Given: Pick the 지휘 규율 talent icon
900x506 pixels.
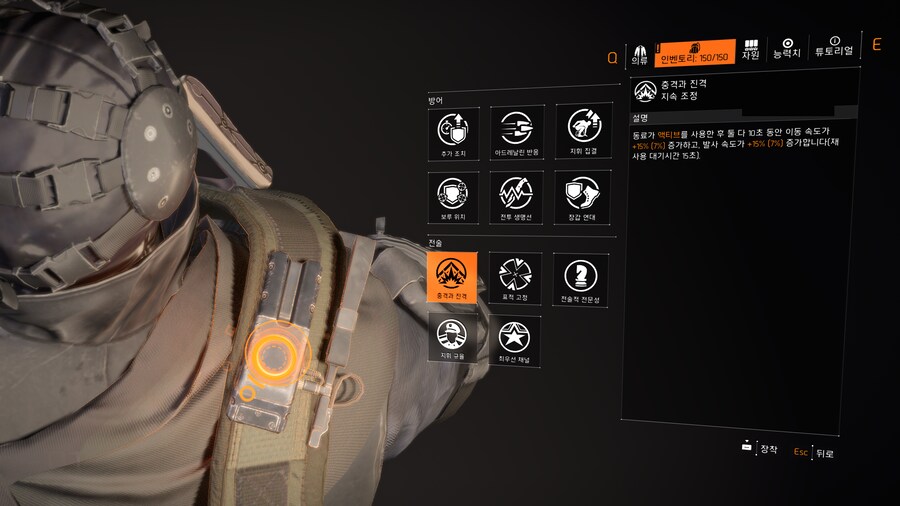Looking at the screenshot, I should 453,338.
